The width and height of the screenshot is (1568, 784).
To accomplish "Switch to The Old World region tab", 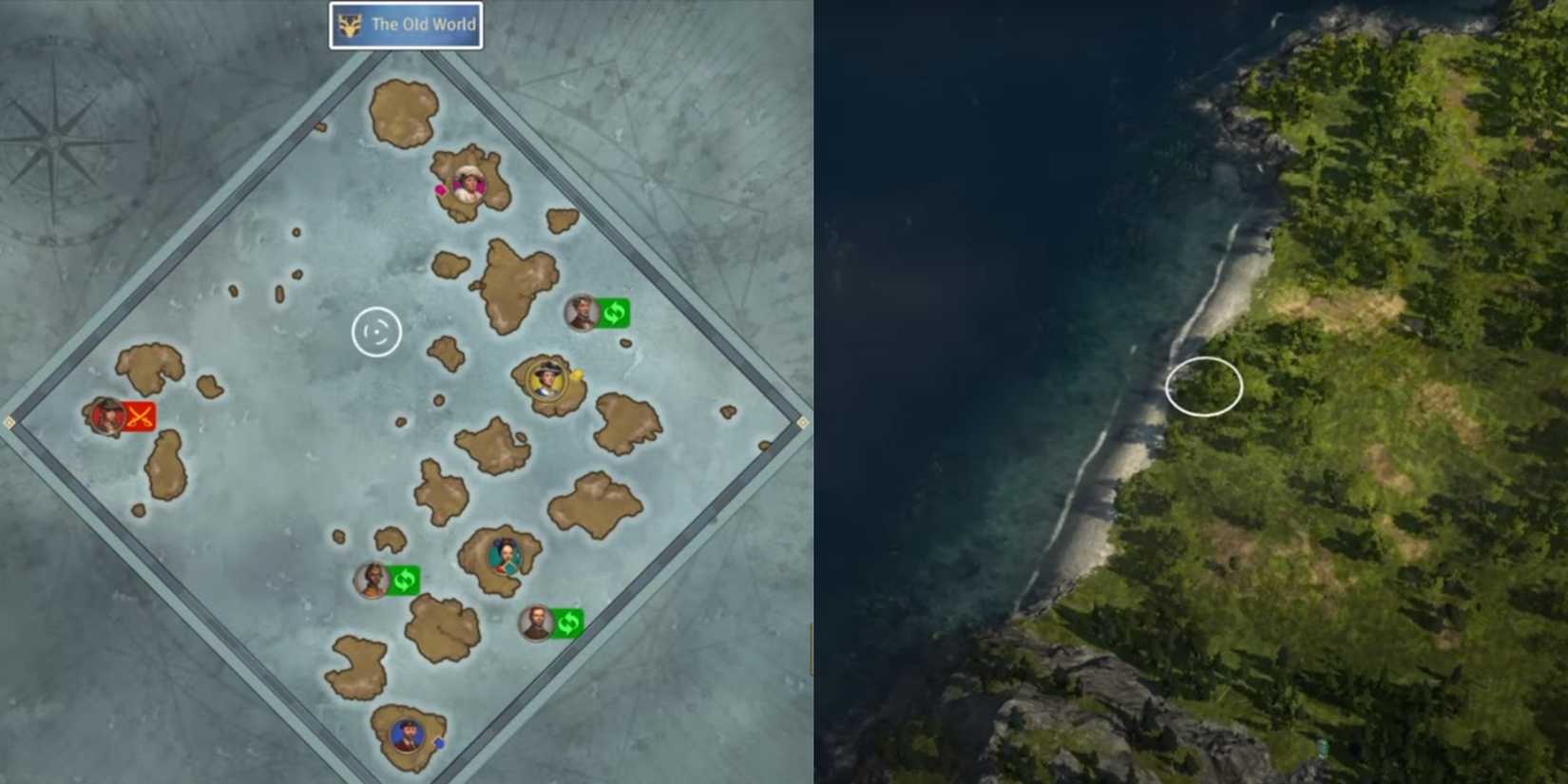I will 407,25.
